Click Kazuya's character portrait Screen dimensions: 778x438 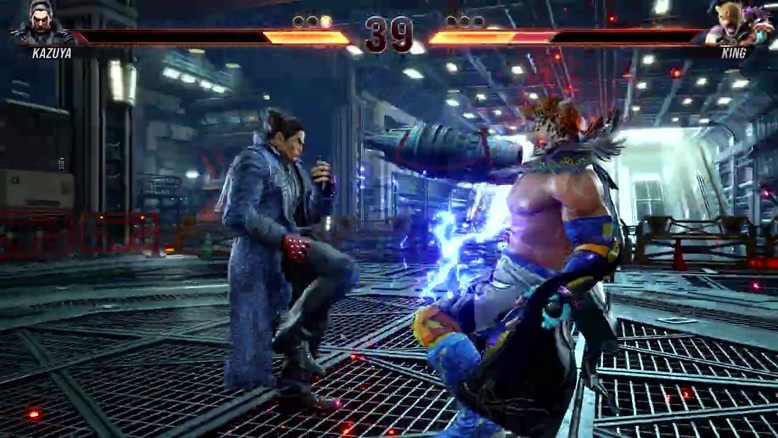(x=40, y=23)
